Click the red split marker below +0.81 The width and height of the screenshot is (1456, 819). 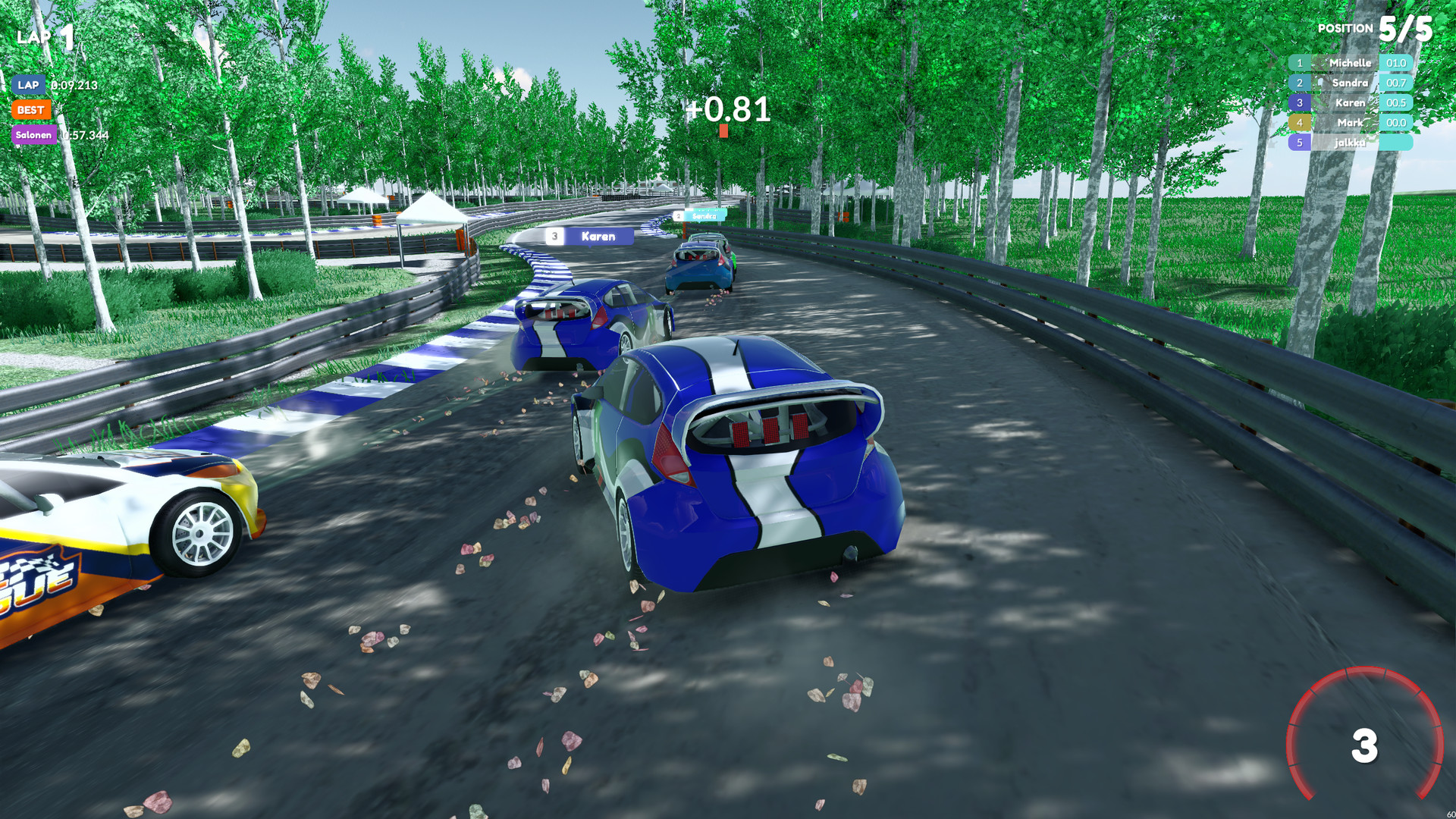click(723, 131)
